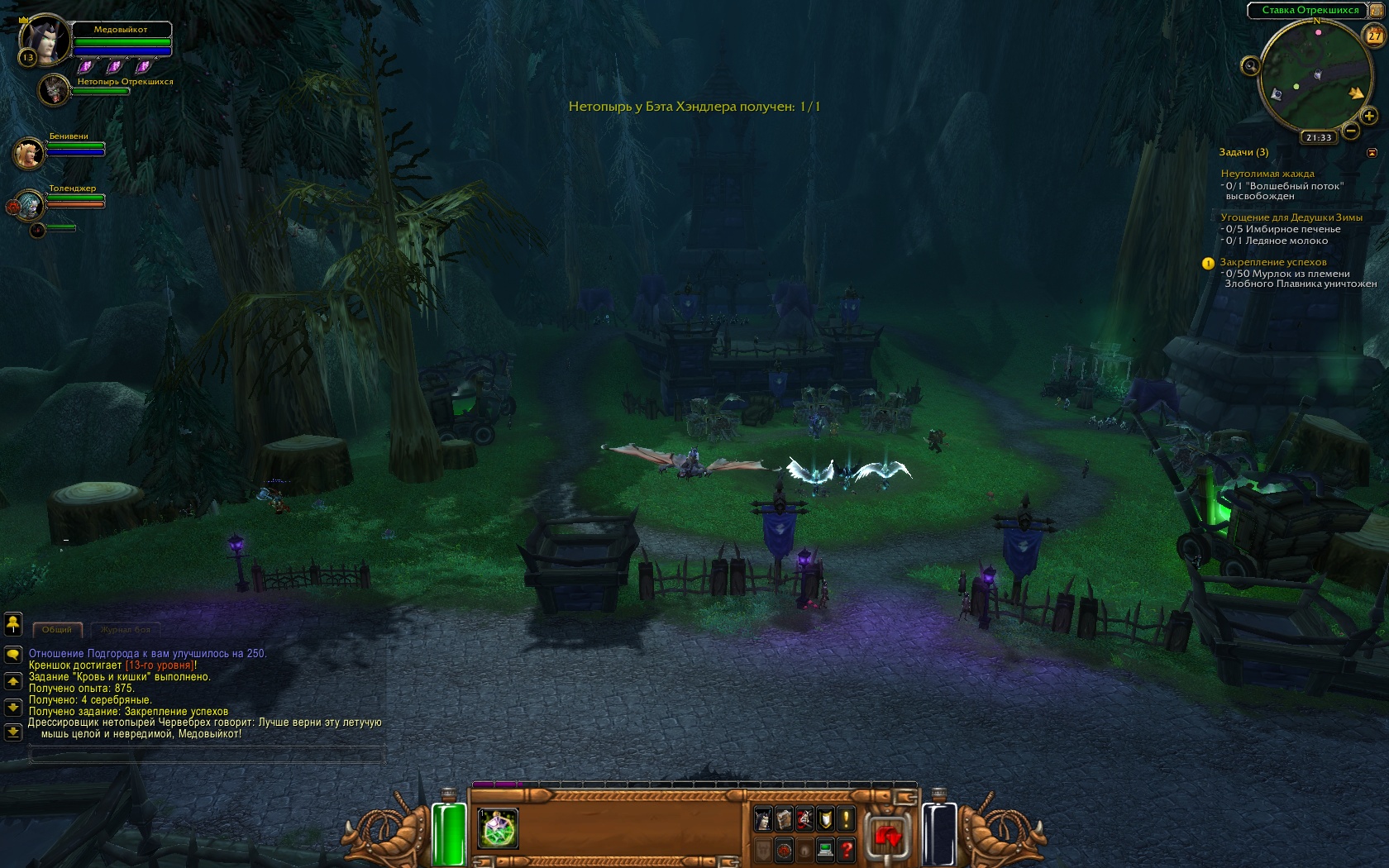Screen dimensions: 1389x868
Task: Zoom out the minimap with minus button
Action: (1351, 131)
